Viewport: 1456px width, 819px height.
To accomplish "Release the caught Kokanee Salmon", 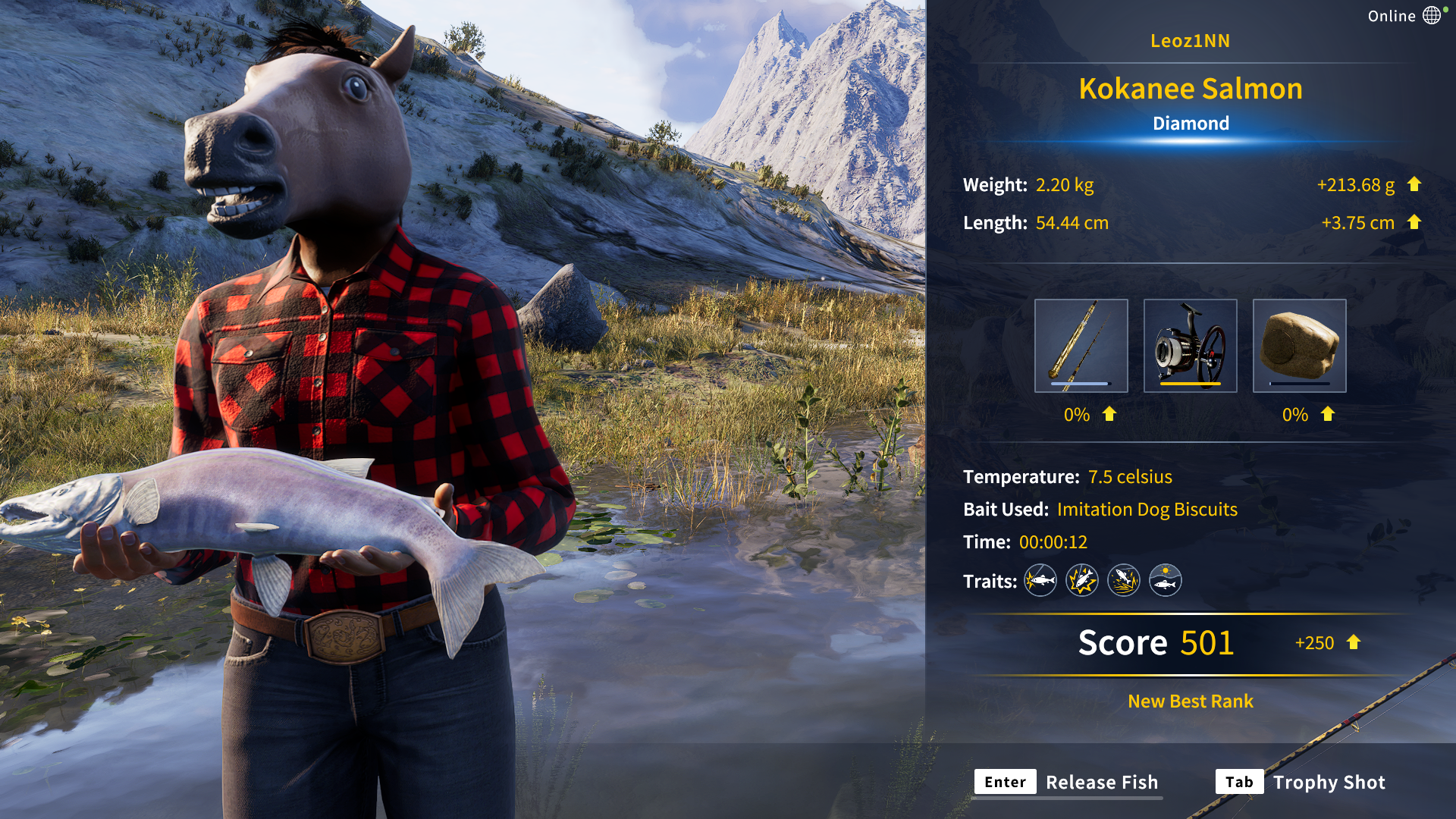I will [x=1068, y=783].
